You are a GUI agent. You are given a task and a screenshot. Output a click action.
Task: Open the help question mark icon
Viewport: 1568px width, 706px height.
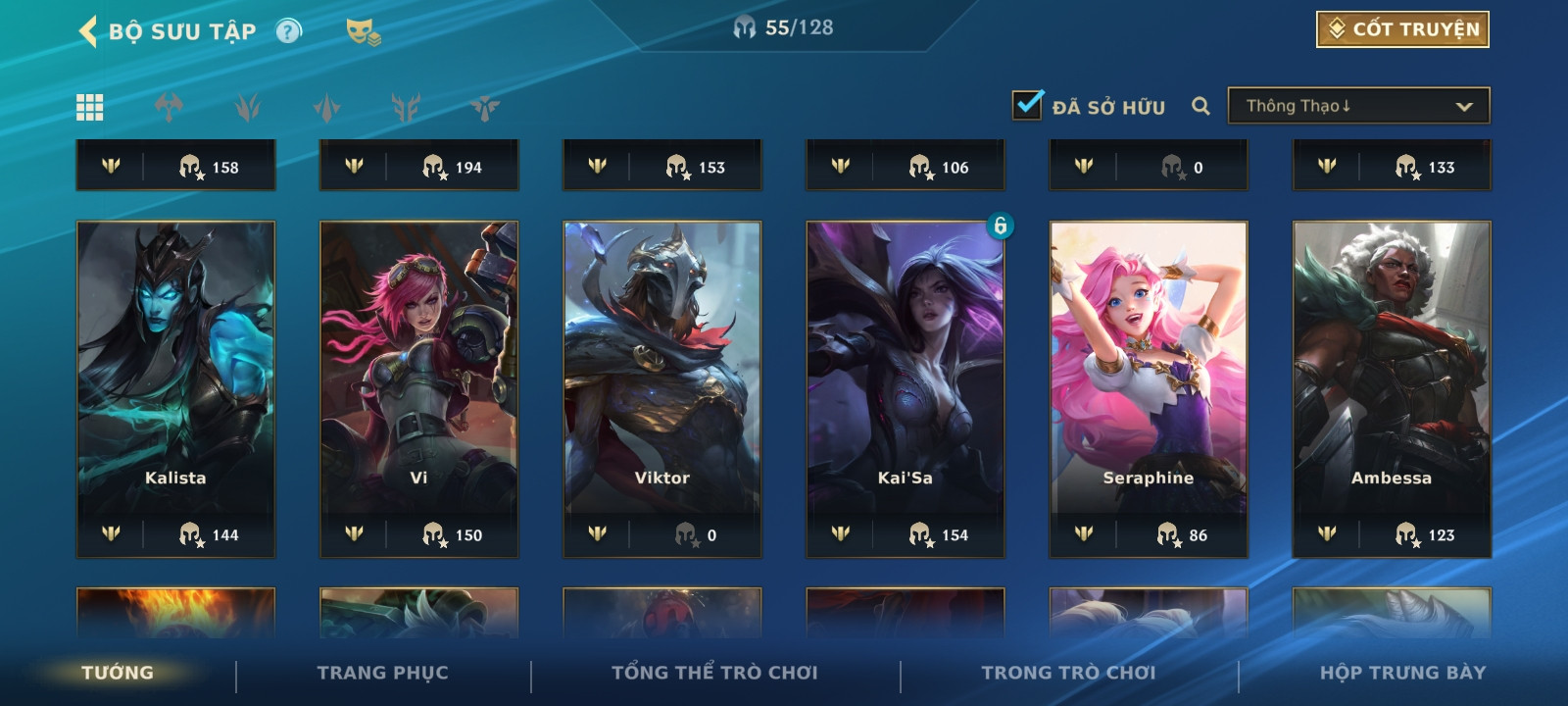pyautogui.click(x=288, y=31)
